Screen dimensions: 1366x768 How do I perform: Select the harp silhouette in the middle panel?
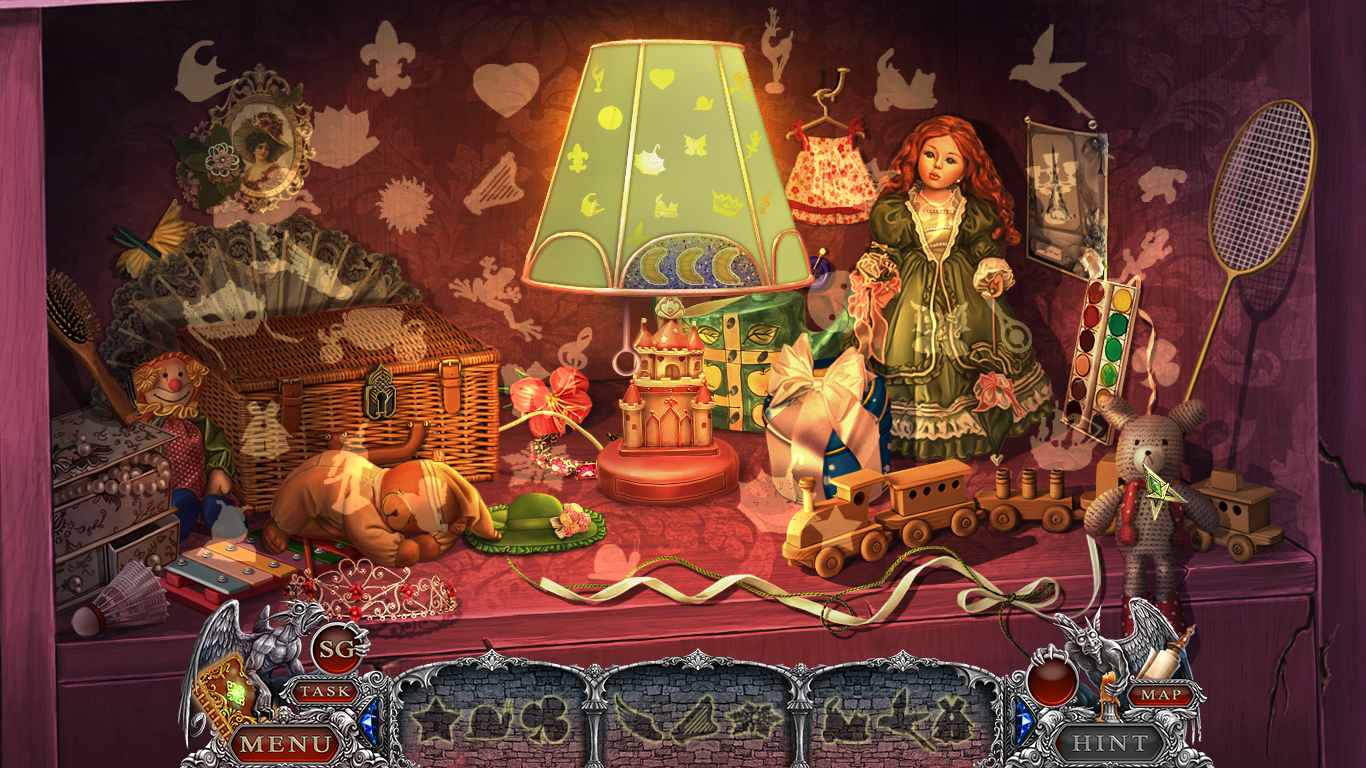point(698,722)
